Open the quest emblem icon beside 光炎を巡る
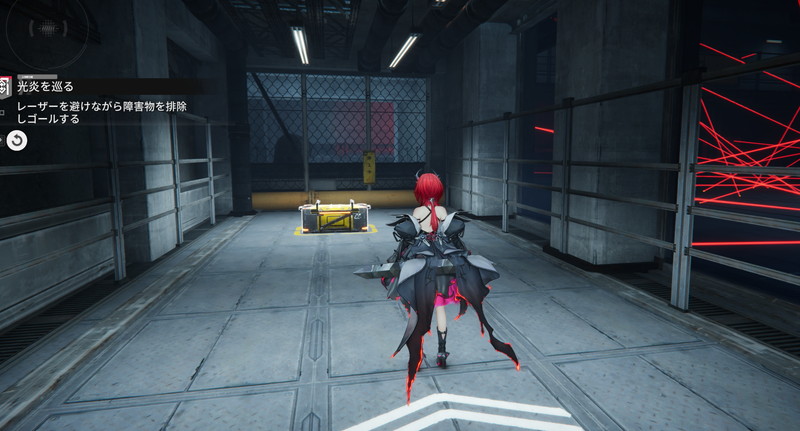 [4, 87]
